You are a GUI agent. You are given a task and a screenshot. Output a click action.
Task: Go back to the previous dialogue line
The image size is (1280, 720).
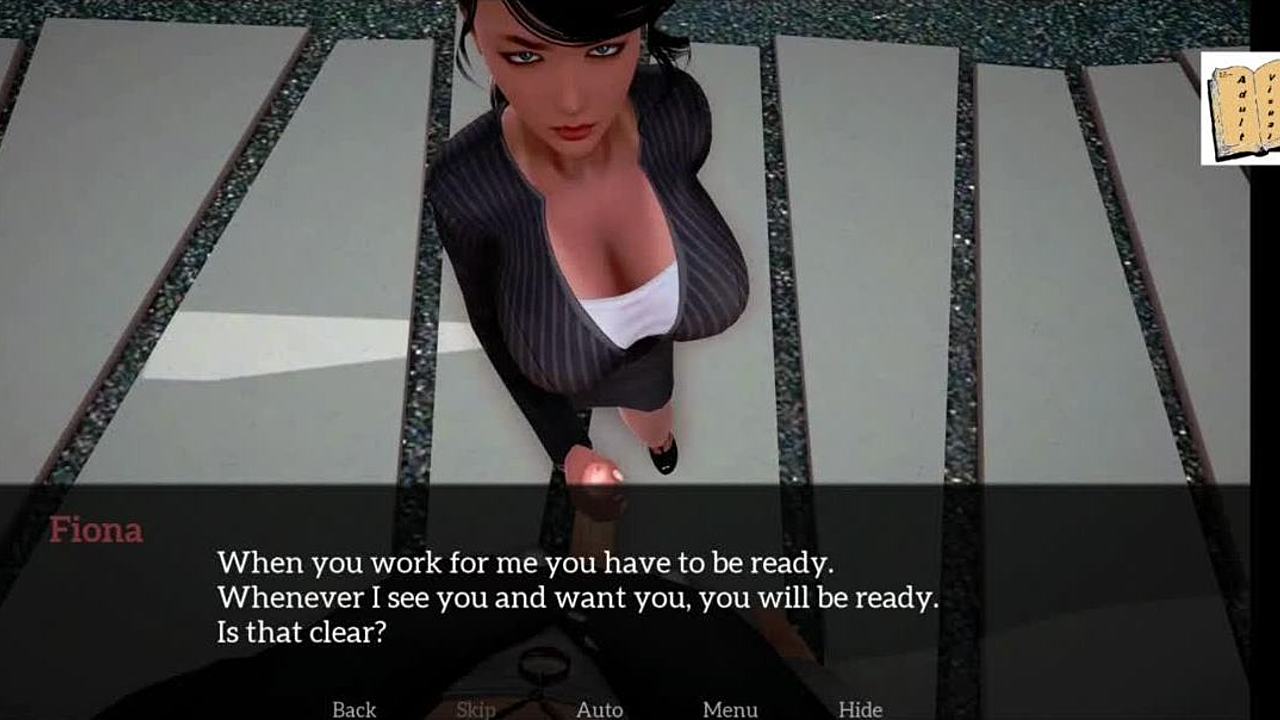354,709
